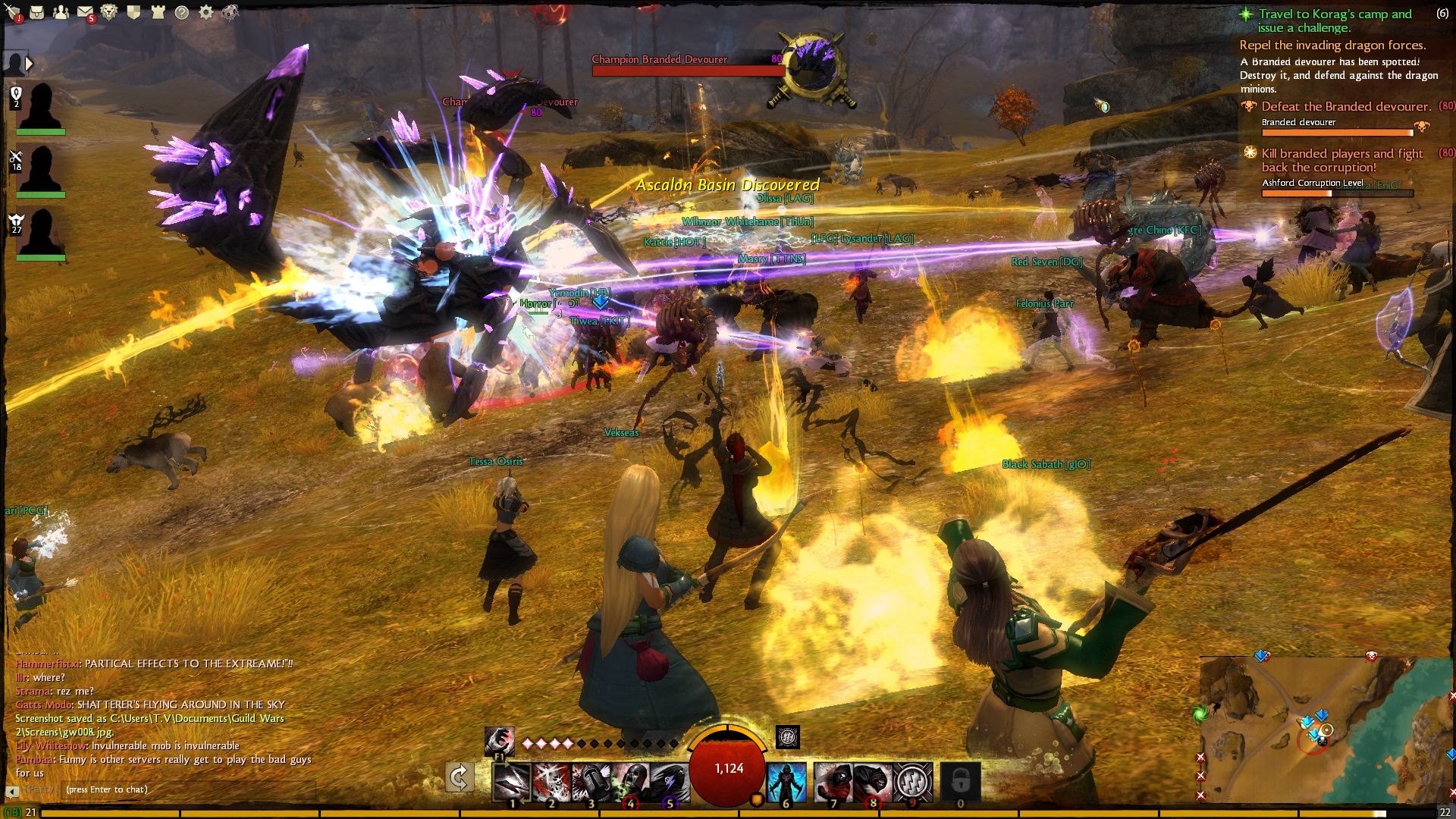The image size is (1456, 819).
Task: Click the ladybug bug report icon
Action: click(x=230, y=12)
